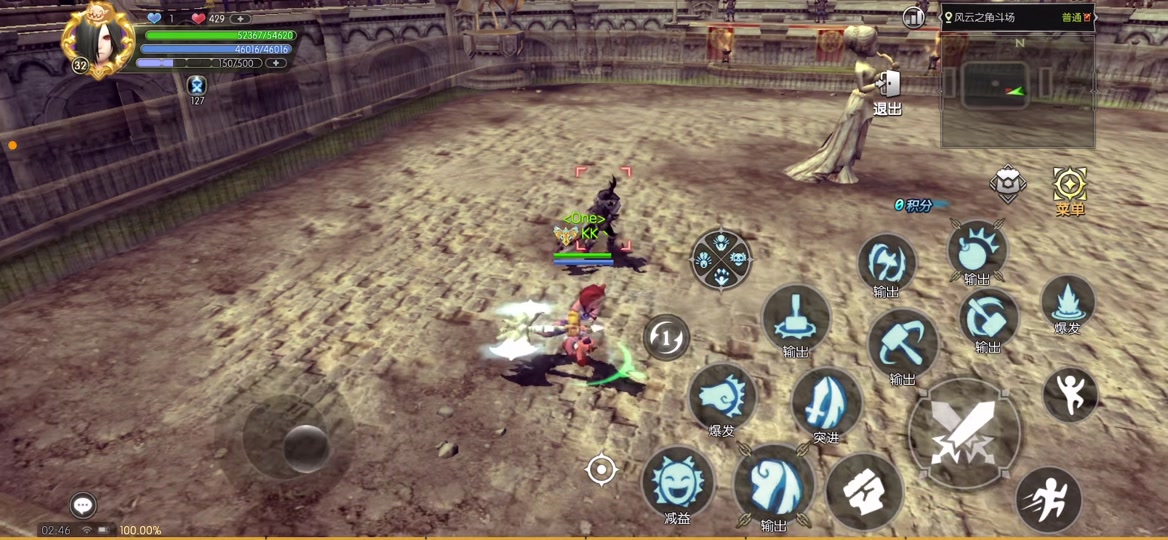
Task: Cast the spinning axe 输出 skill
Action: pyautogui.click(x=886, y=263)
